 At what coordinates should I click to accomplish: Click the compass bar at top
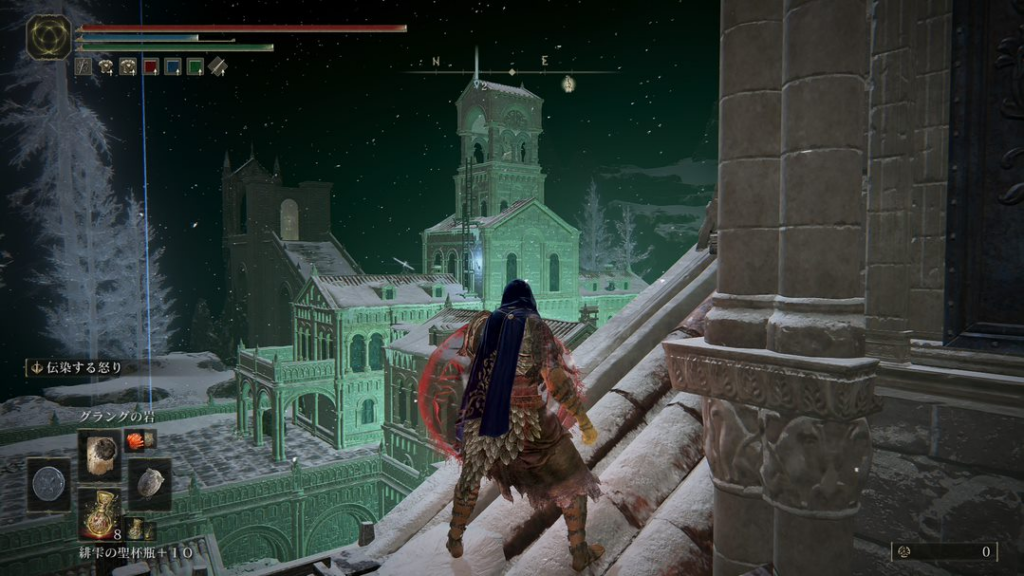[x=512, y=71]
